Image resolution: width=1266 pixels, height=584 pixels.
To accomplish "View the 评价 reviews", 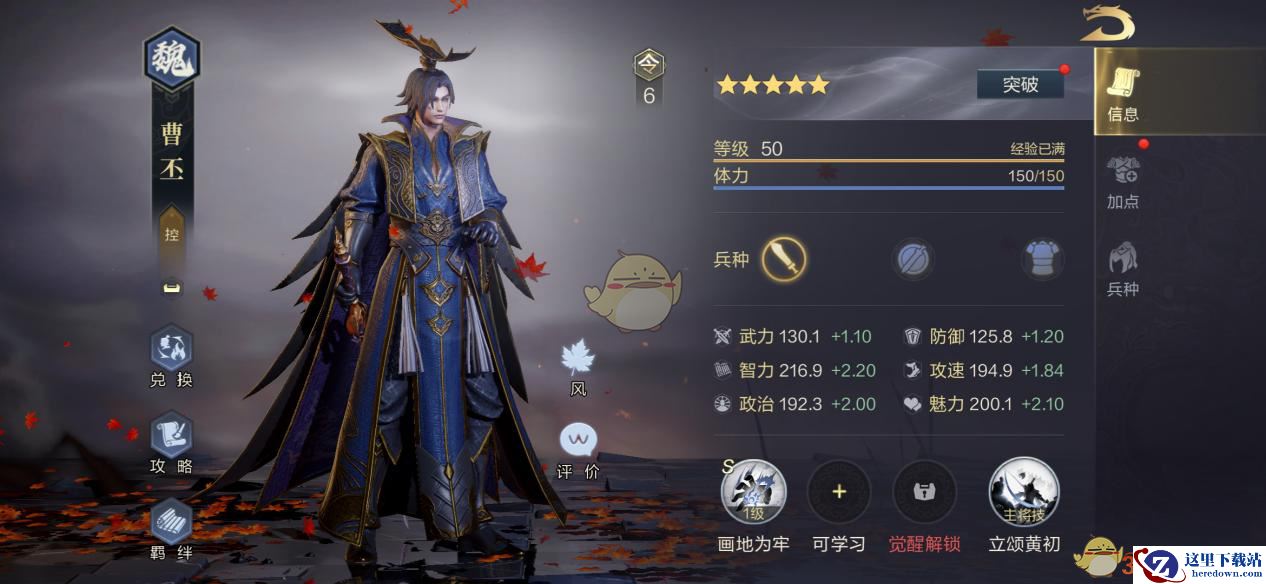I will (x=578, y=449).
